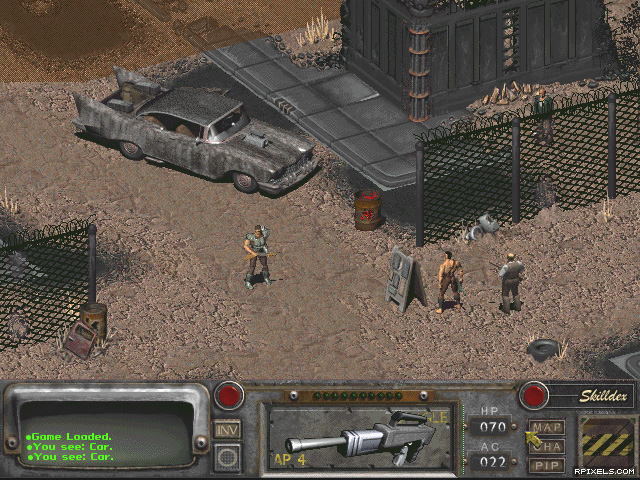Show the character sheet with CHA

tap(547, 446)
